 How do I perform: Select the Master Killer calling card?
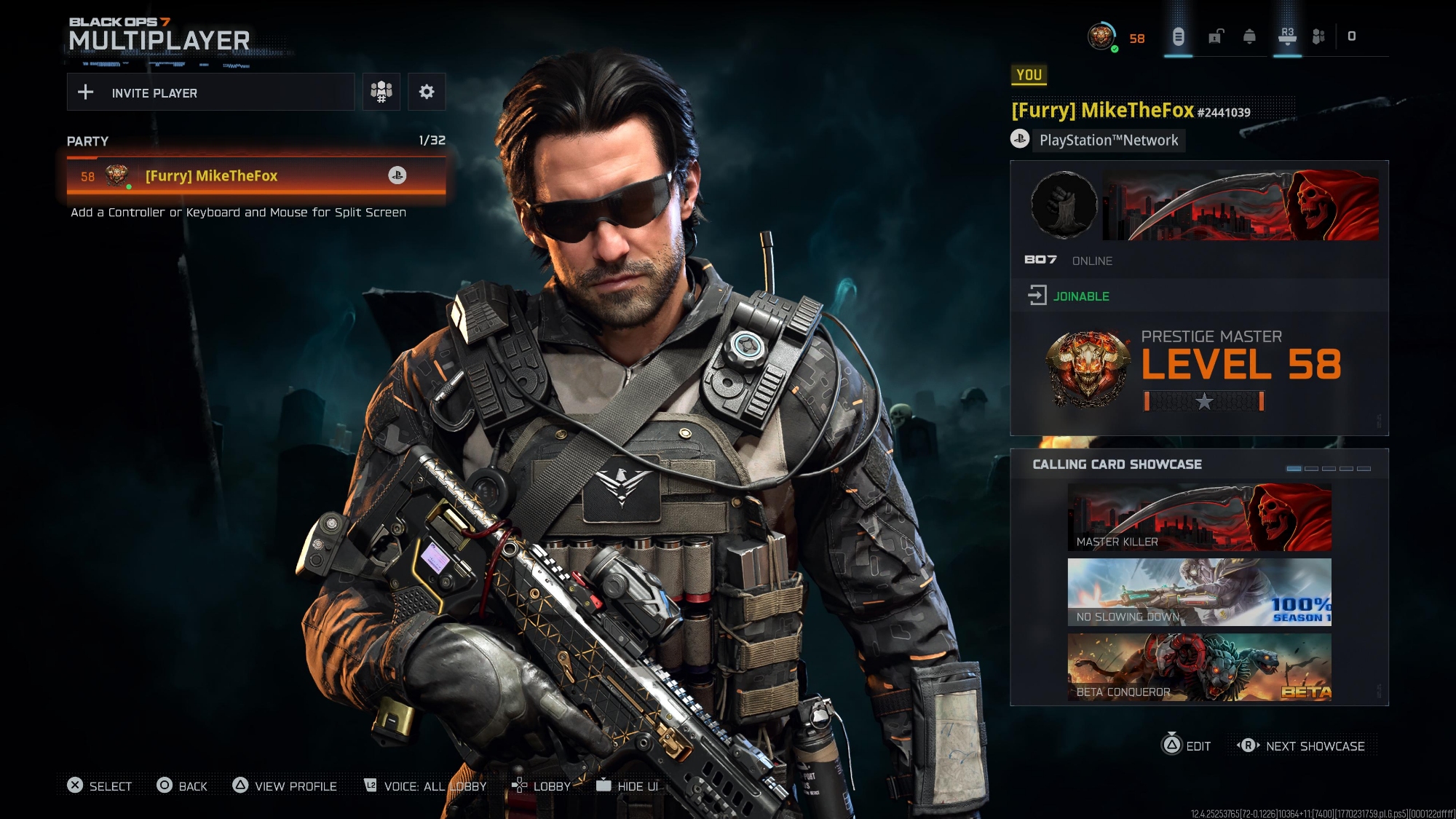(x=1199, y=518)
